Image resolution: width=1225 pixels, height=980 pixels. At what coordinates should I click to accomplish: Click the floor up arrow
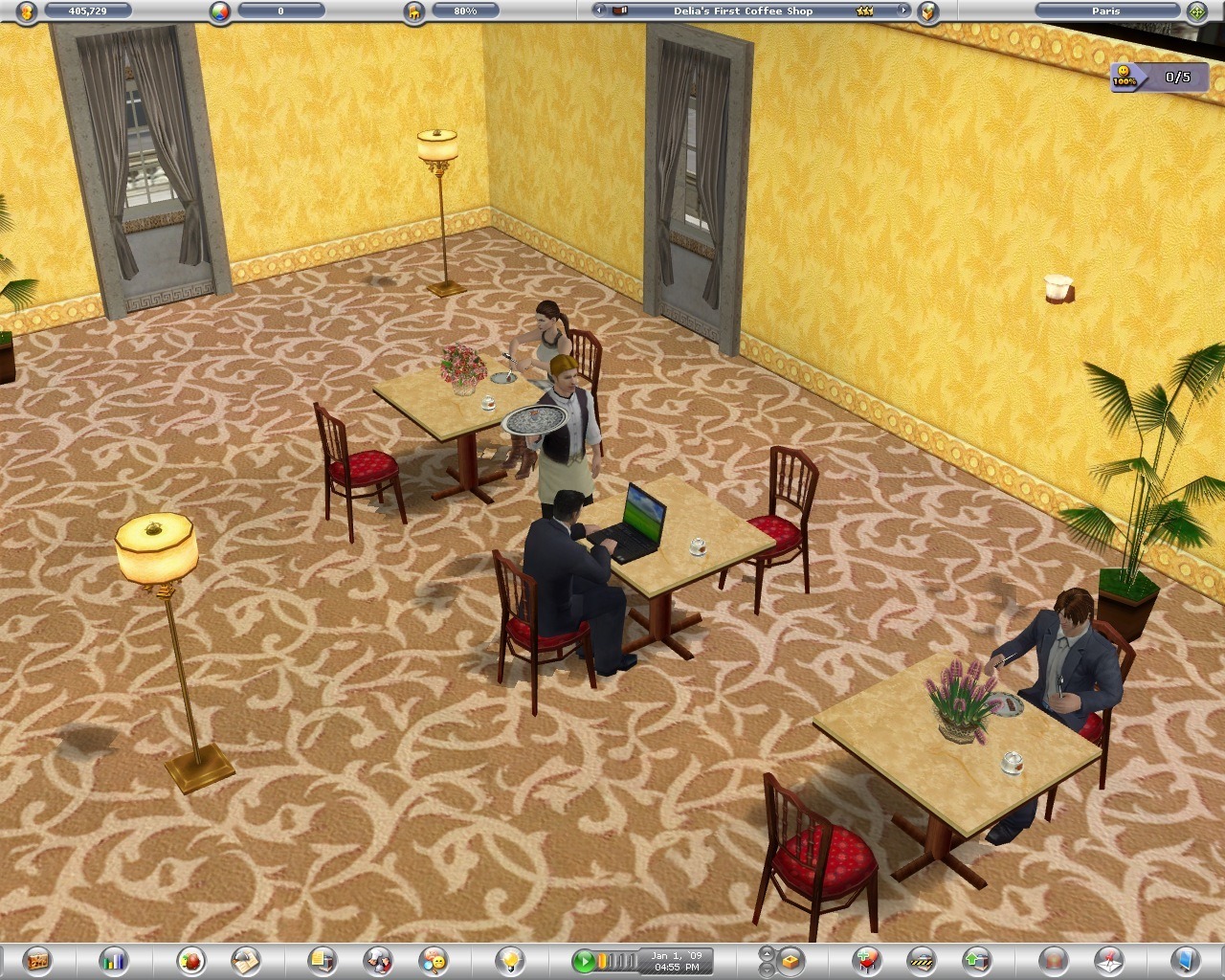(767, 953)
